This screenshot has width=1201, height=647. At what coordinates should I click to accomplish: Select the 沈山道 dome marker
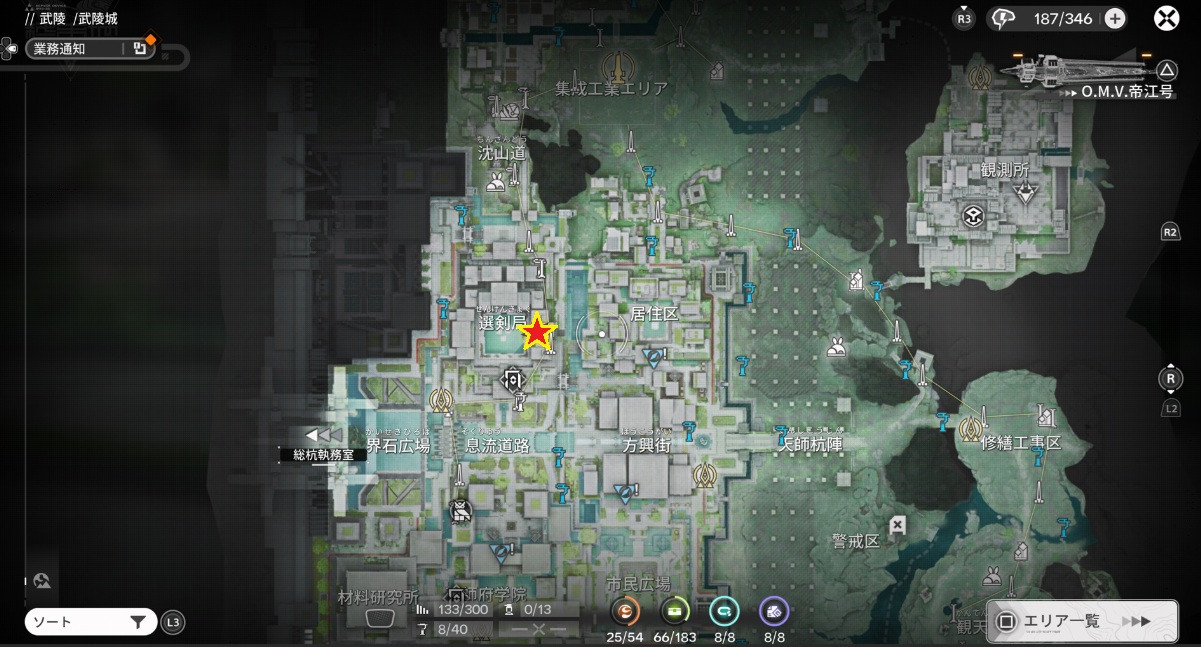coord(494,184)
